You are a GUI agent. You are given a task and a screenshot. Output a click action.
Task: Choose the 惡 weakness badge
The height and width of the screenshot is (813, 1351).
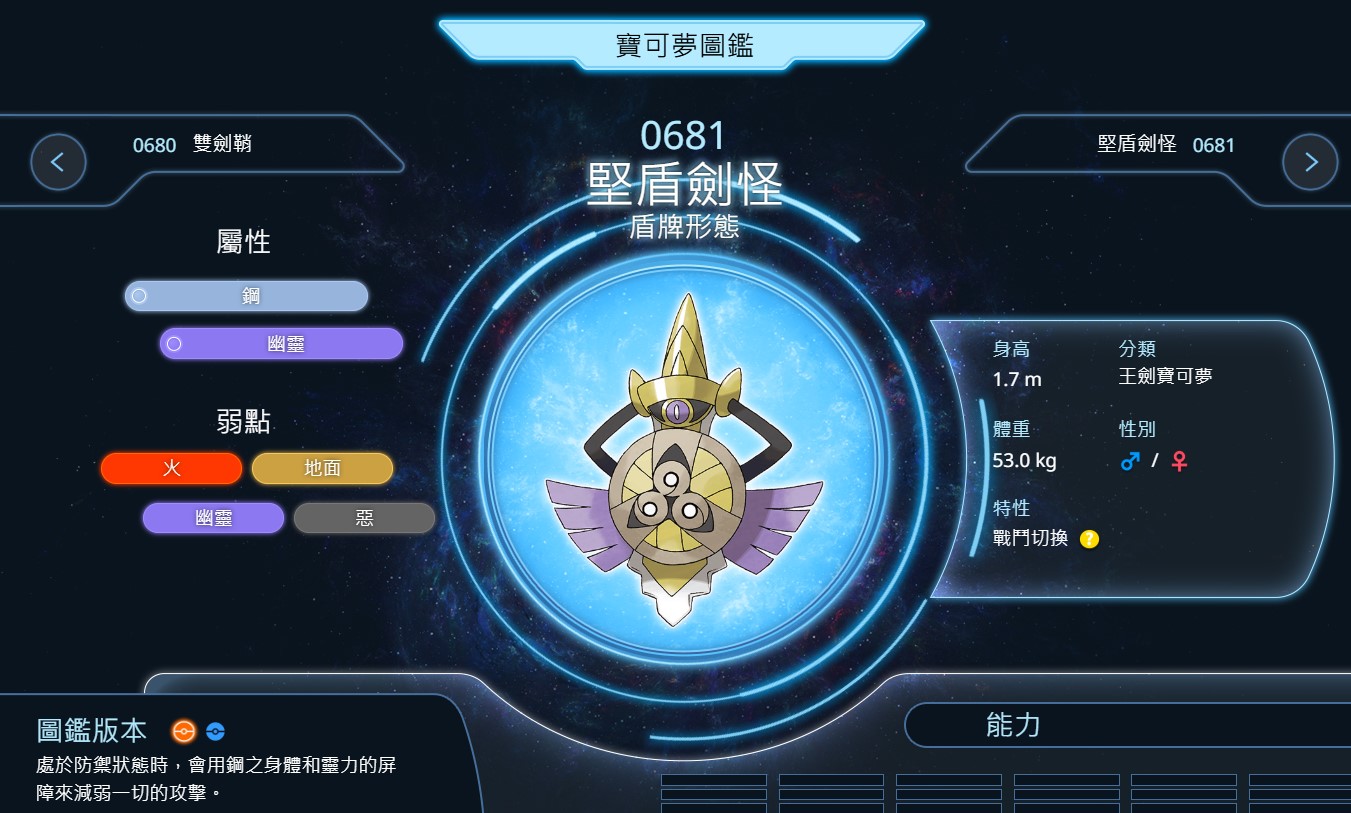coord(364,518)
